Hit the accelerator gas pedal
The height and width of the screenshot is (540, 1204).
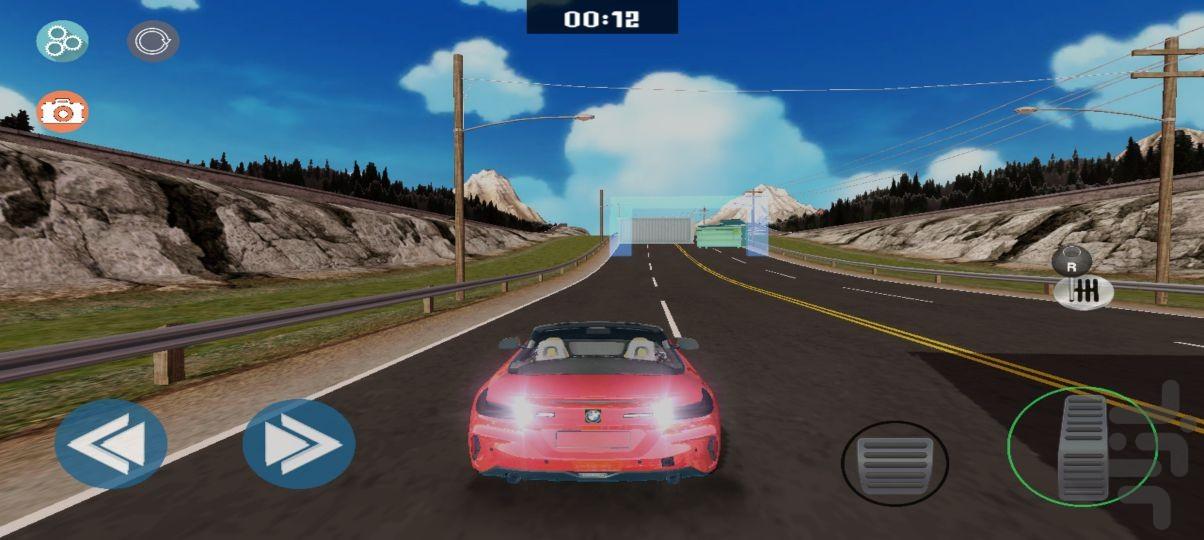click(1083, 445)
